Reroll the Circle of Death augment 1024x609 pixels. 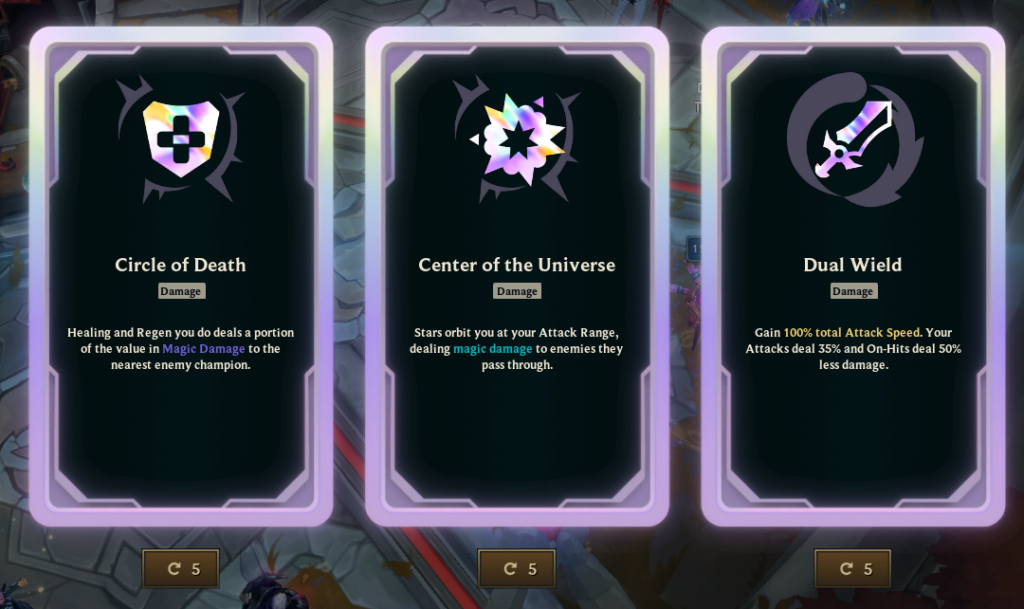click(x=181, y=569)
